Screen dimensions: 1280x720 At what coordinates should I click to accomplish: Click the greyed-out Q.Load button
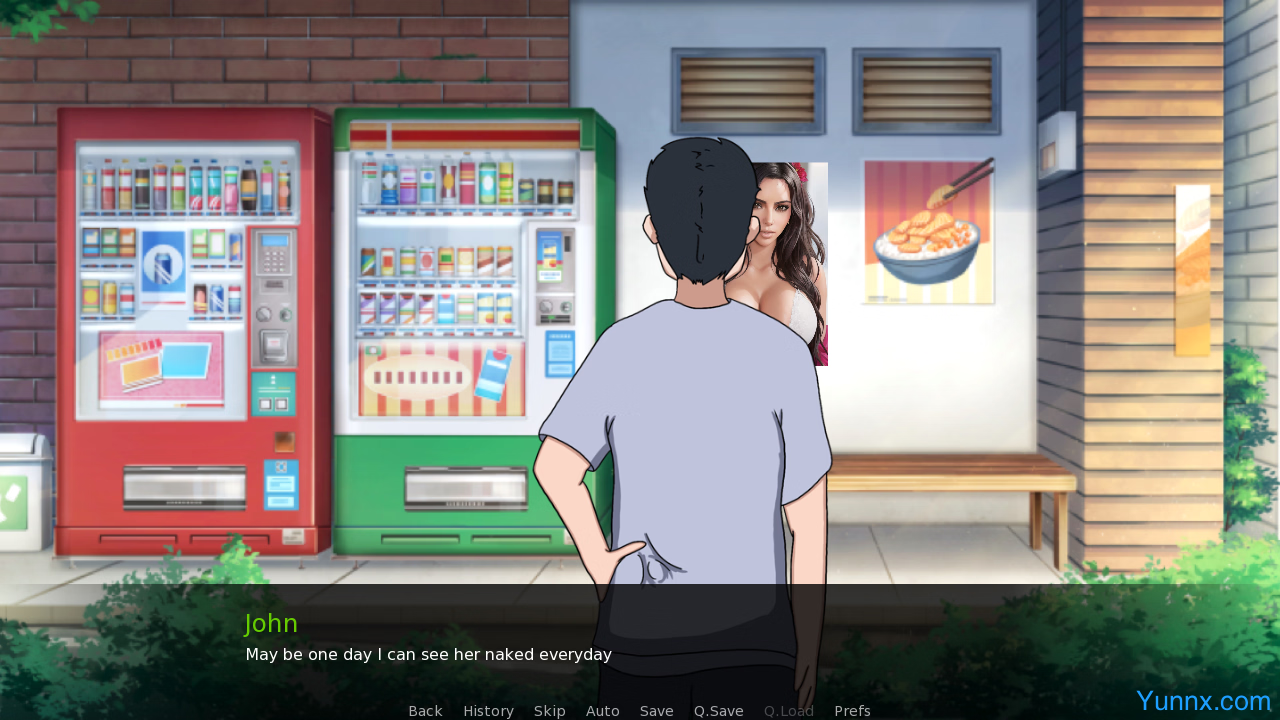click(788, 711)
